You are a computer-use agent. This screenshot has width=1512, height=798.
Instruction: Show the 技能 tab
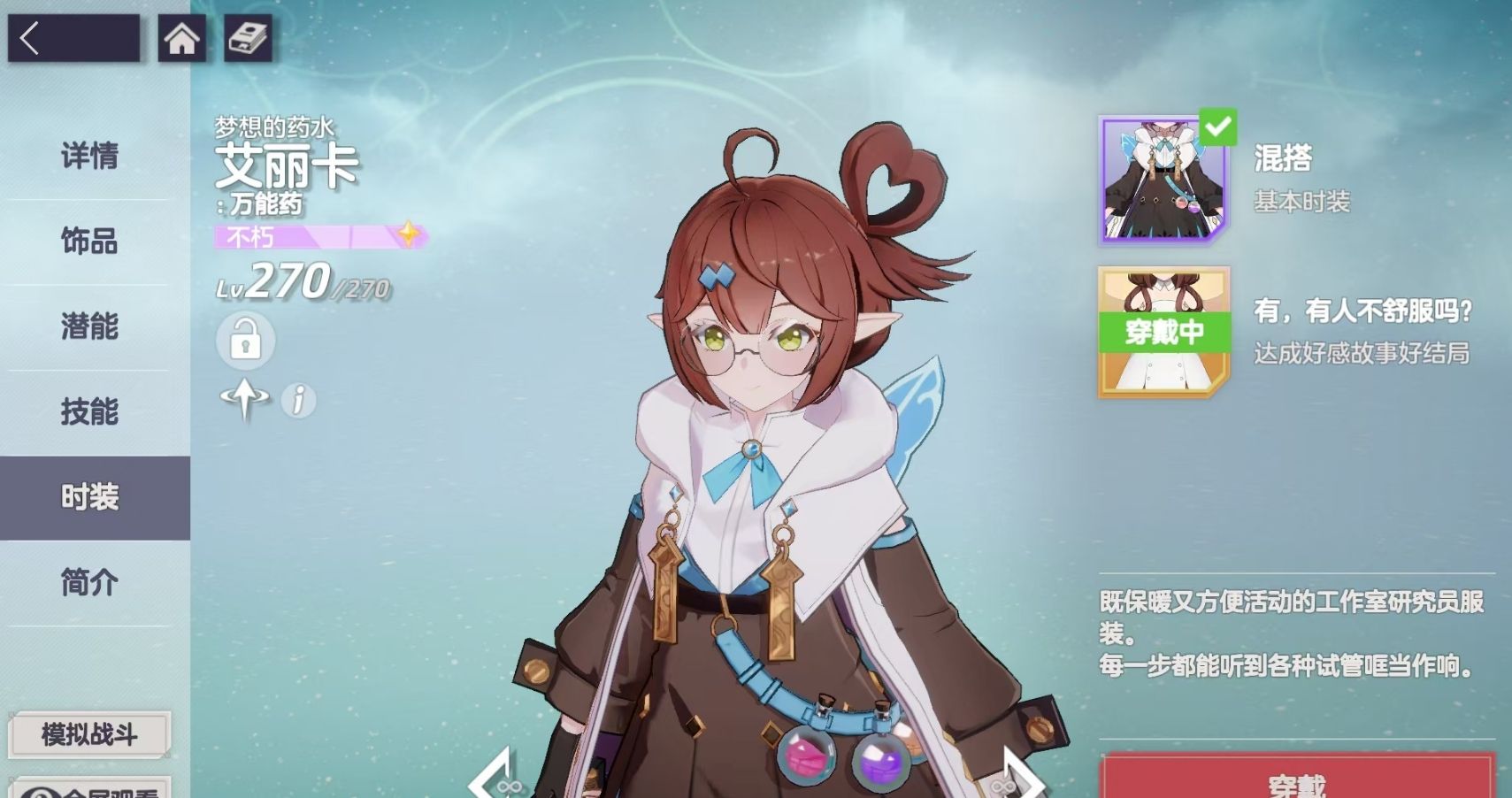(89, 411)
